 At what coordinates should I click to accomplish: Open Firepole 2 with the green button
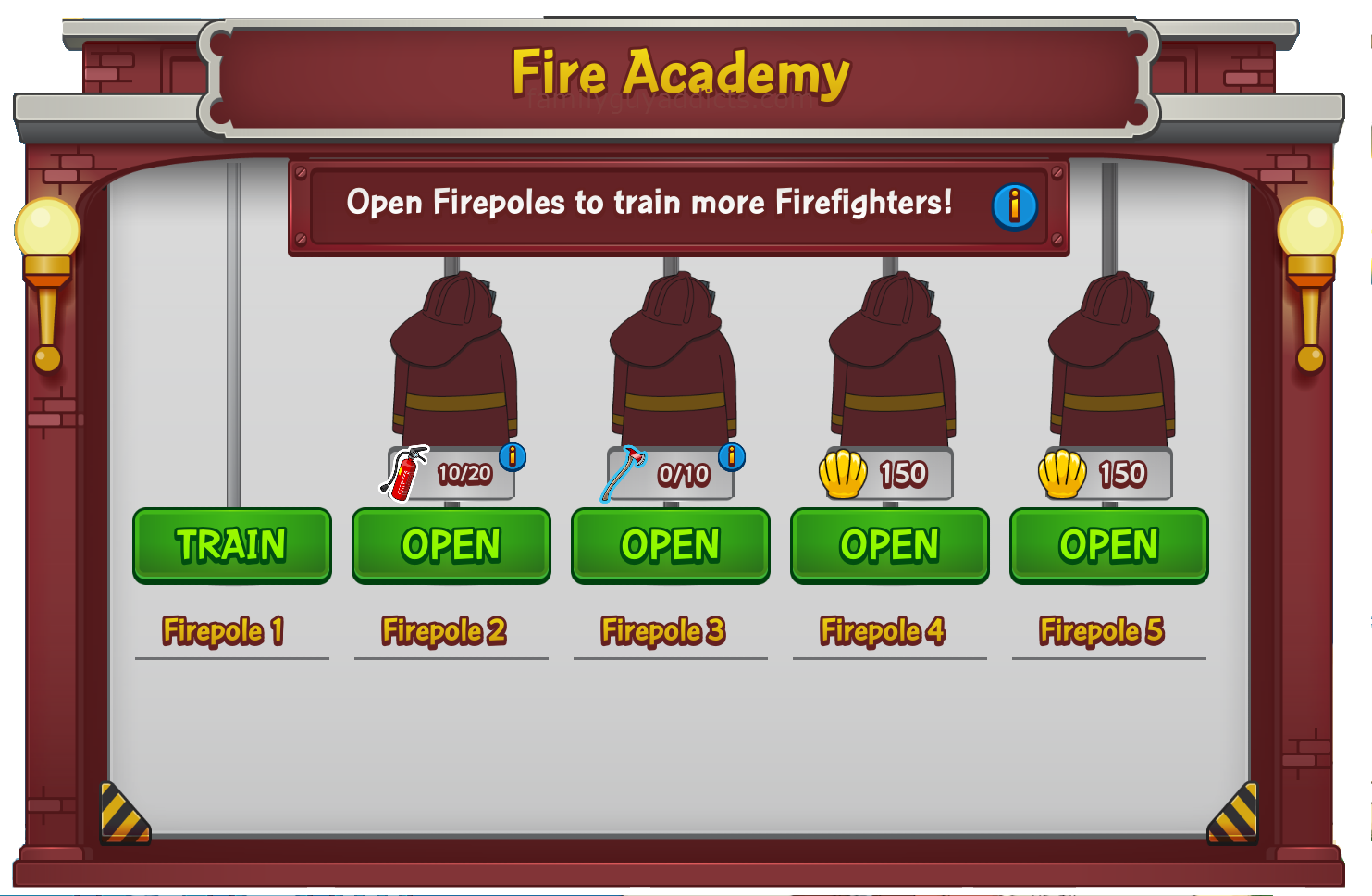451,545
